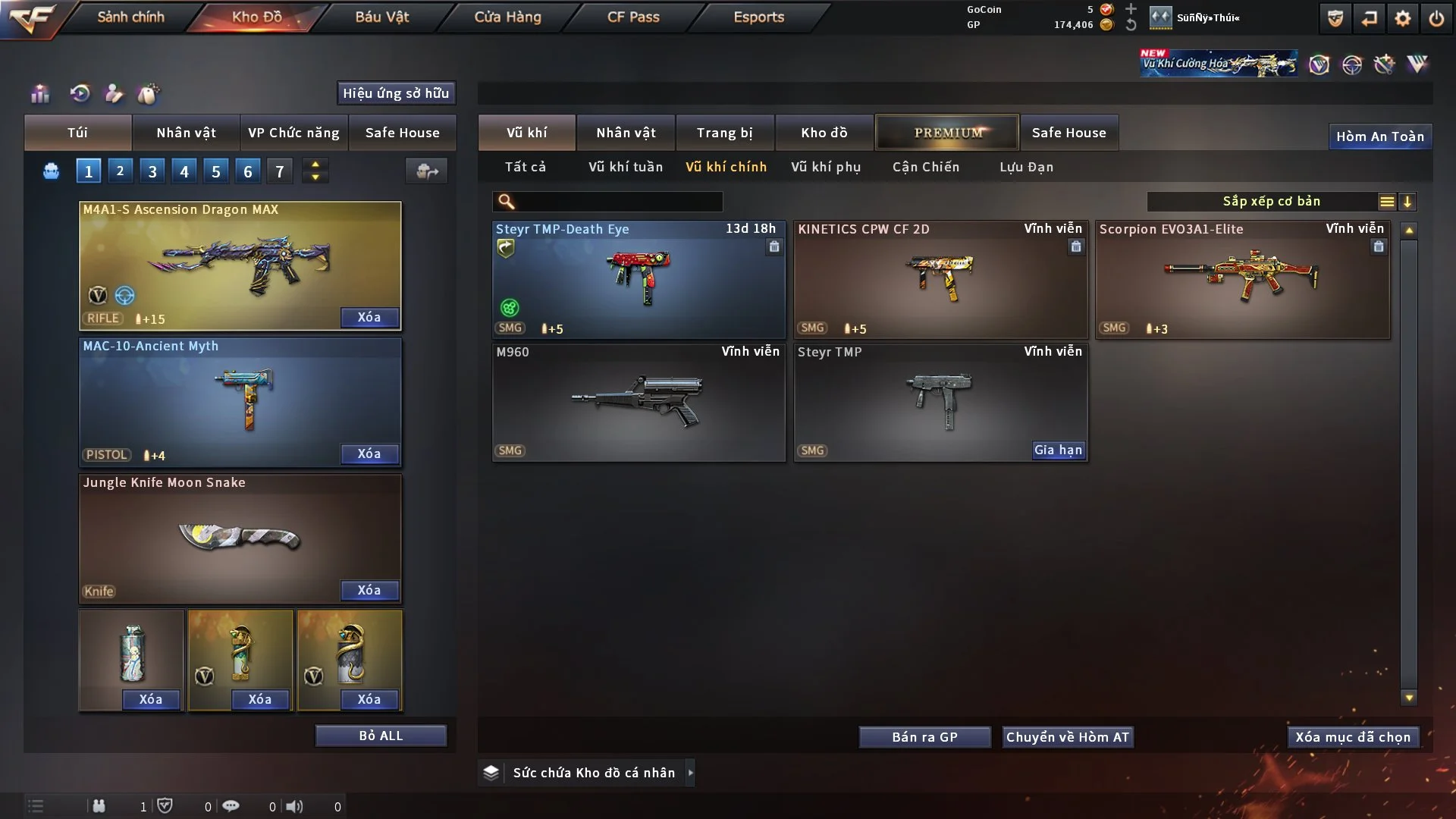Click the weapon search field

[618, 202]
